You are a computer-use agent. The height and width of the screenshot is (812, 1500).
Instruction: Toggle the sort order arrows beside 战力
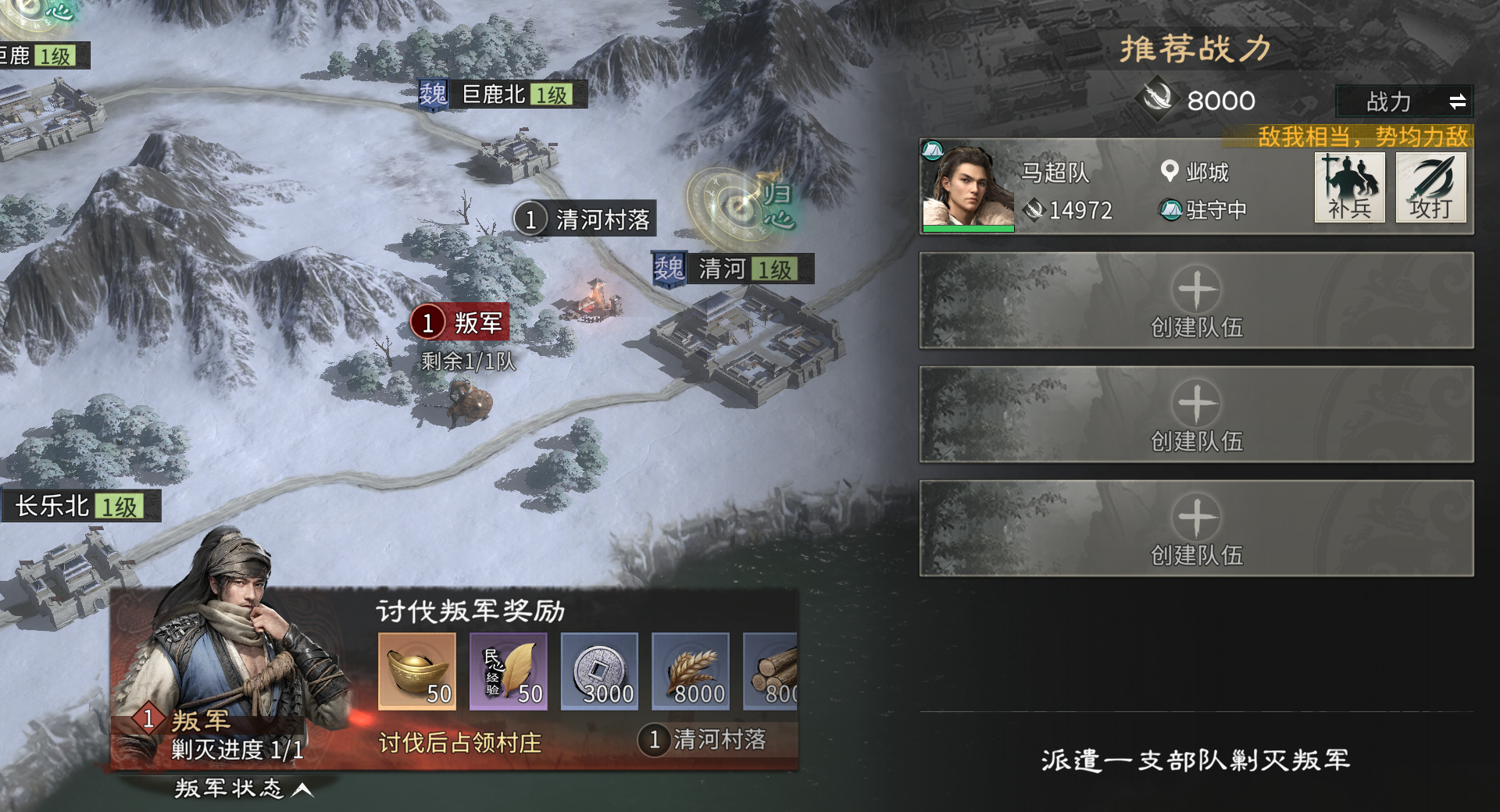(x=1459, y=101)
